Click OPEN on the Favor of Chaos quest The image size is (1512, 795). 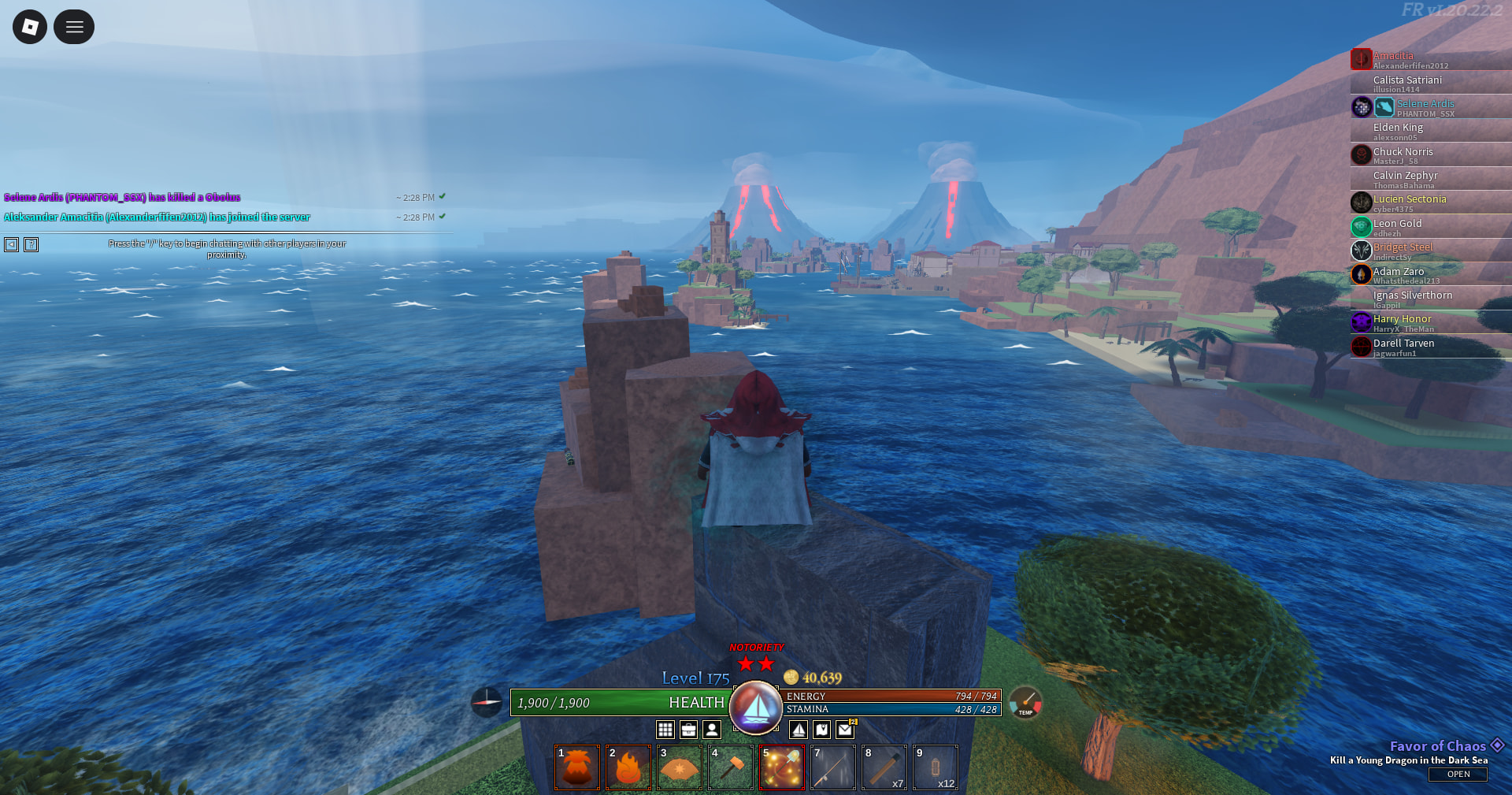point(1458,775)
